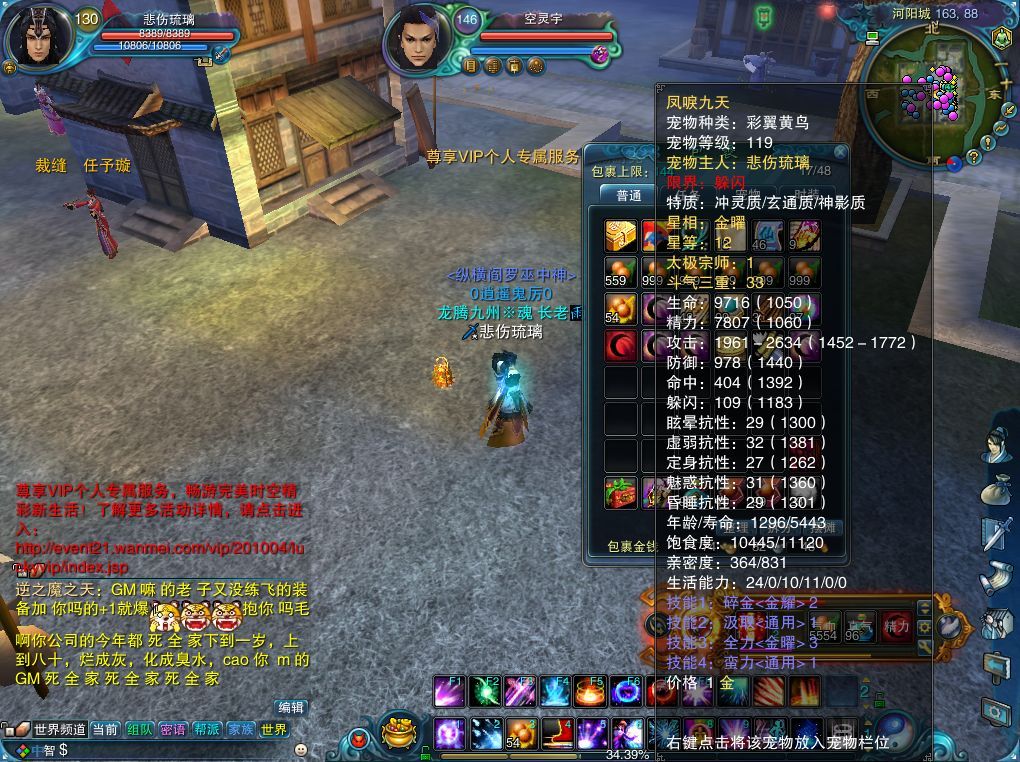
Task: Select the golden treasure chest item
Action: tap(620, 235)
